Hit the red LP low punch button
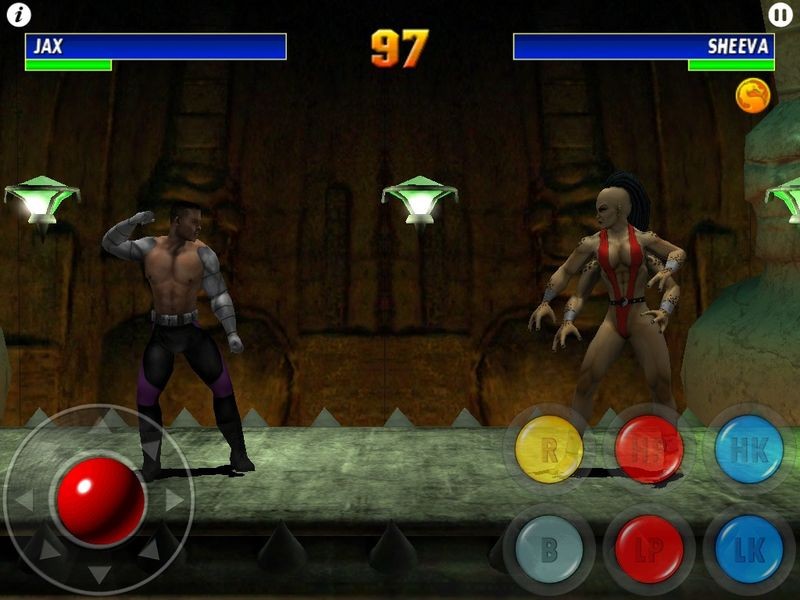The width and height of the screenshot is (800, 600). point(649,549)
